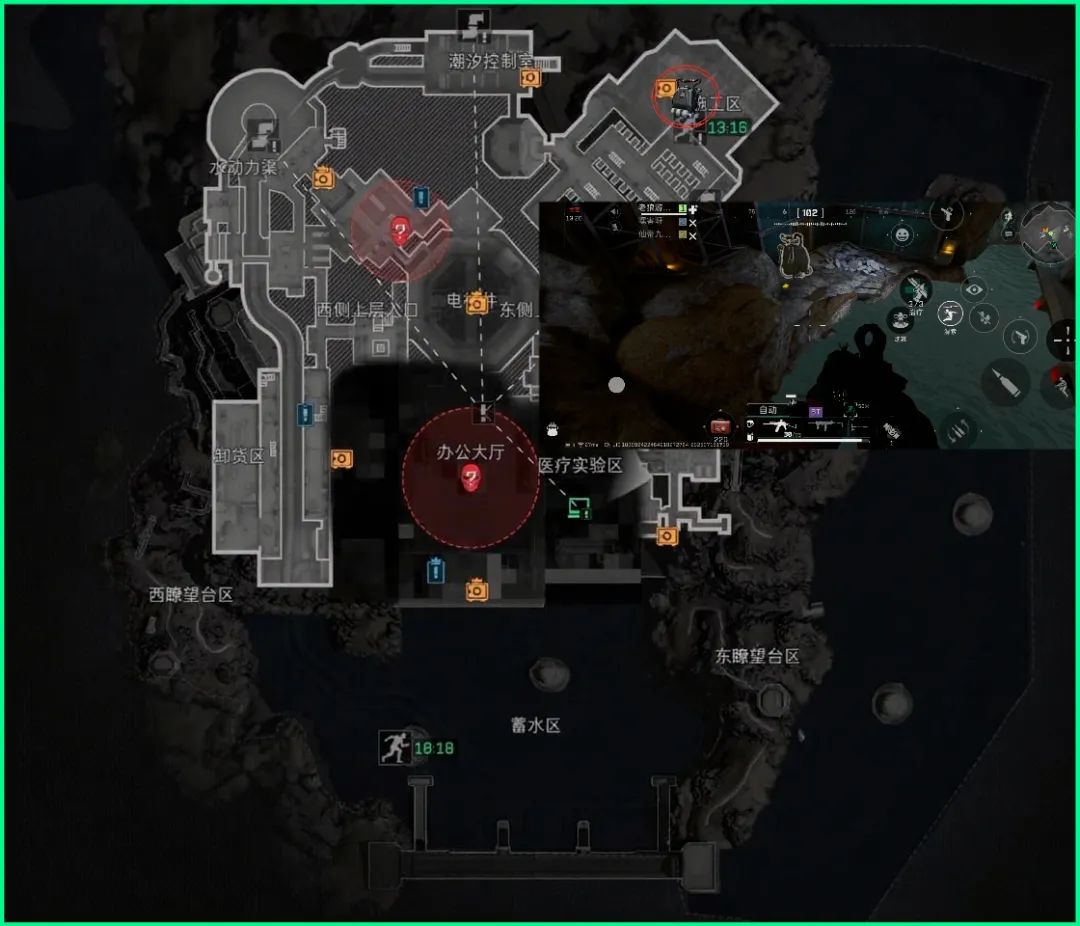This screenshot has height=926, width=1080.
Task: Select the red boss marker in 办公大厅
Action: click(471, 480)
